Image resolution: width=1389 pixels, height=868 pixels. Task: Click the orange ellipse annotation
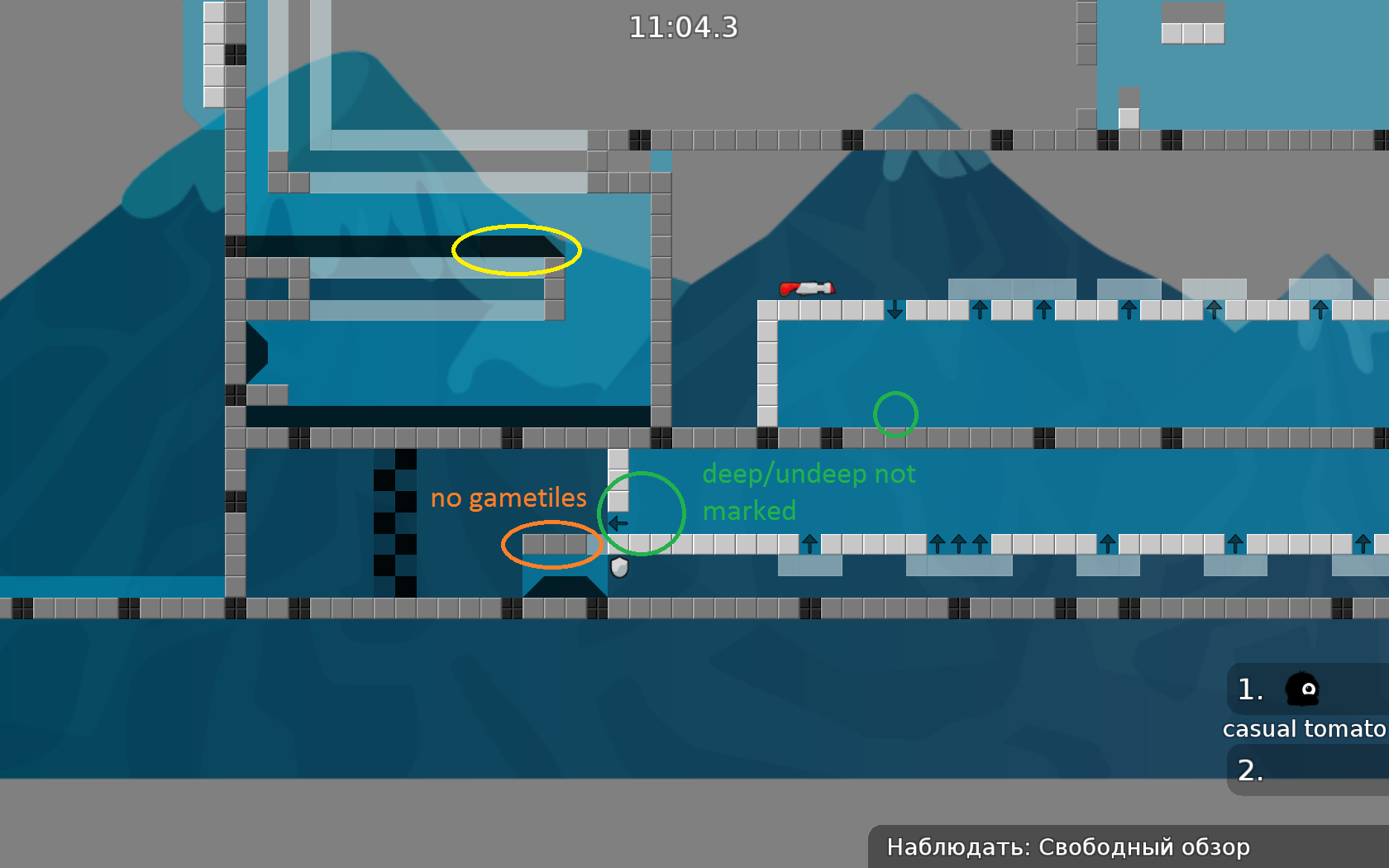(551, 545)
